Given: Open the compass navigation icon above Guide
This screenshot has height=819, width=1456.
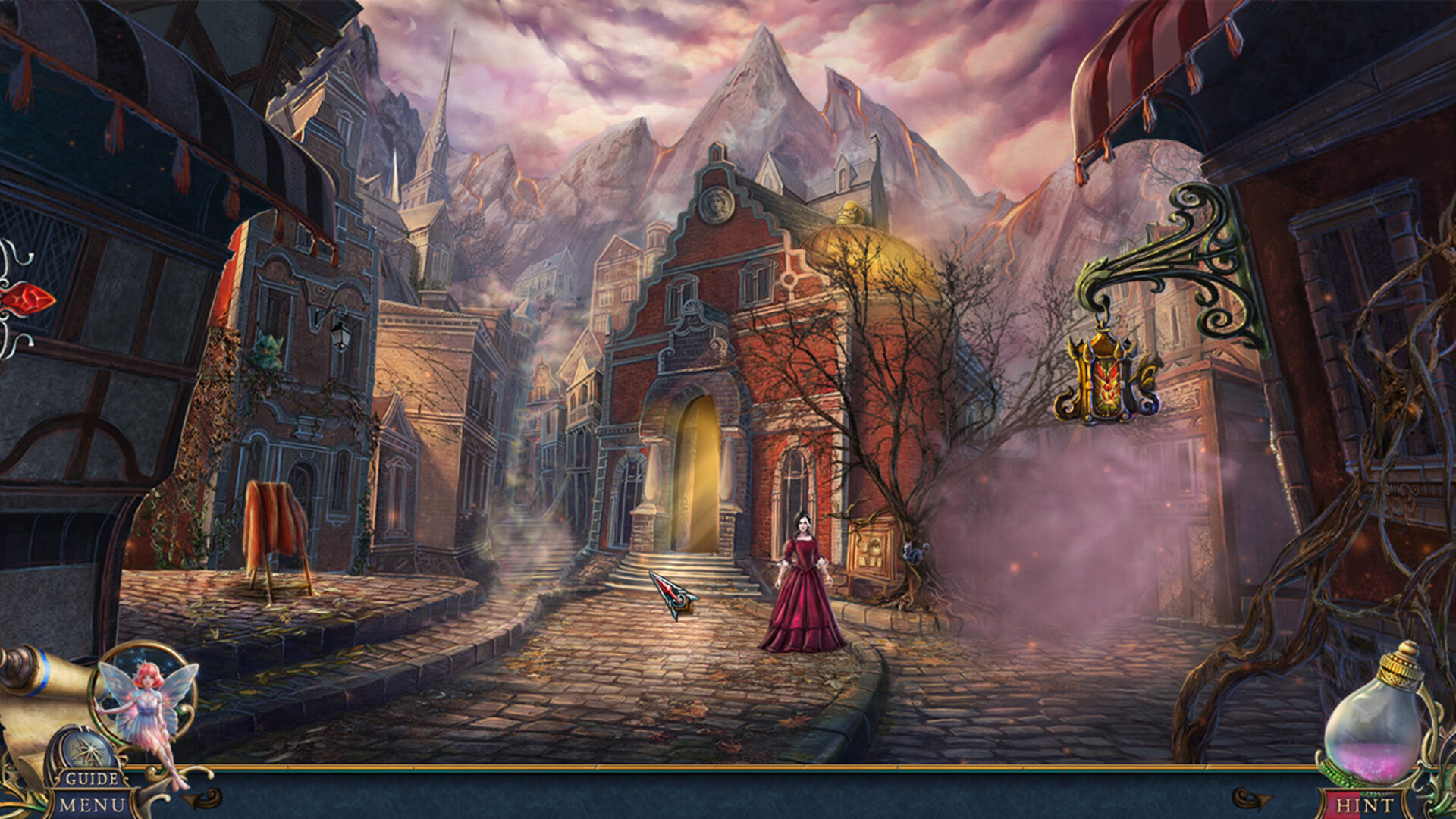Looking at the screenshot, I should [x=87, y=748].
